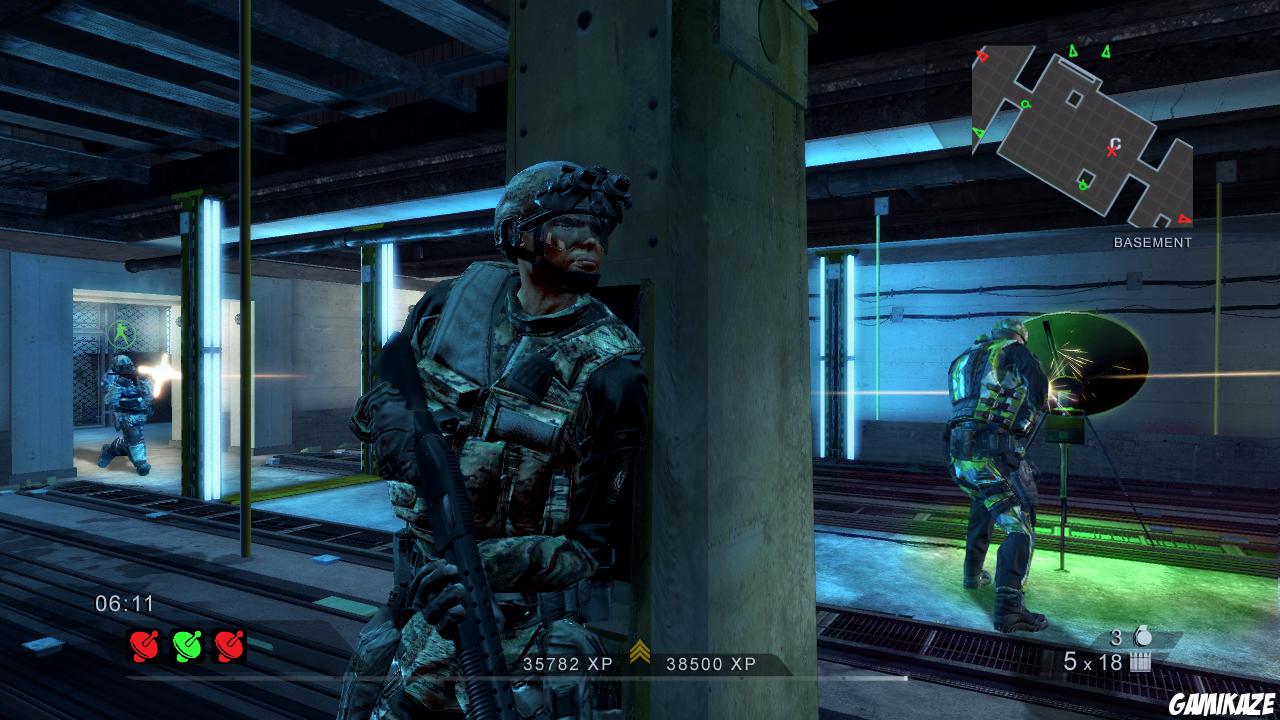Click the green satellite dish objective icon

(x=187, y=645)
